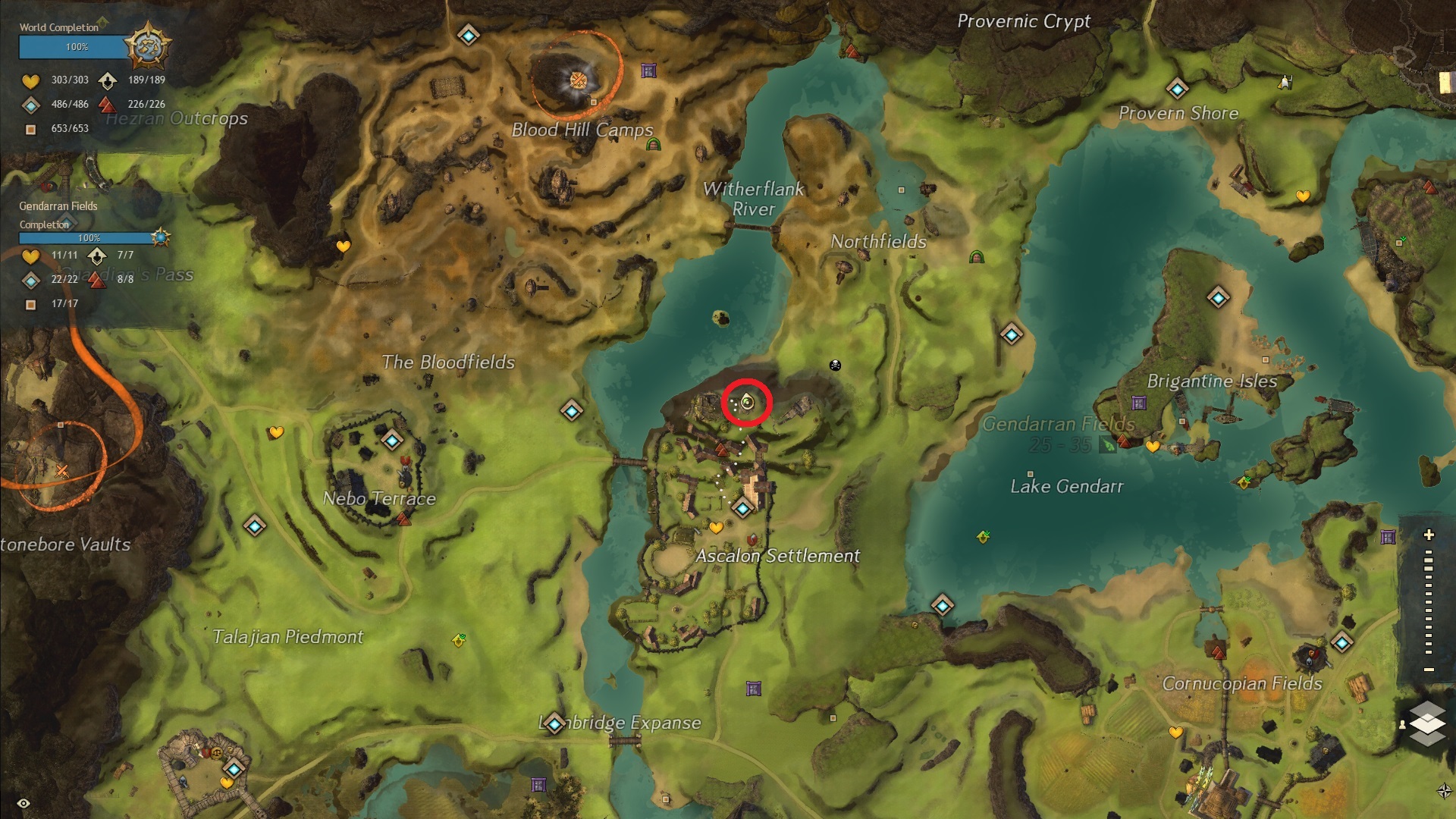Select the Nebo Terrace waypoint

[391, 440]
